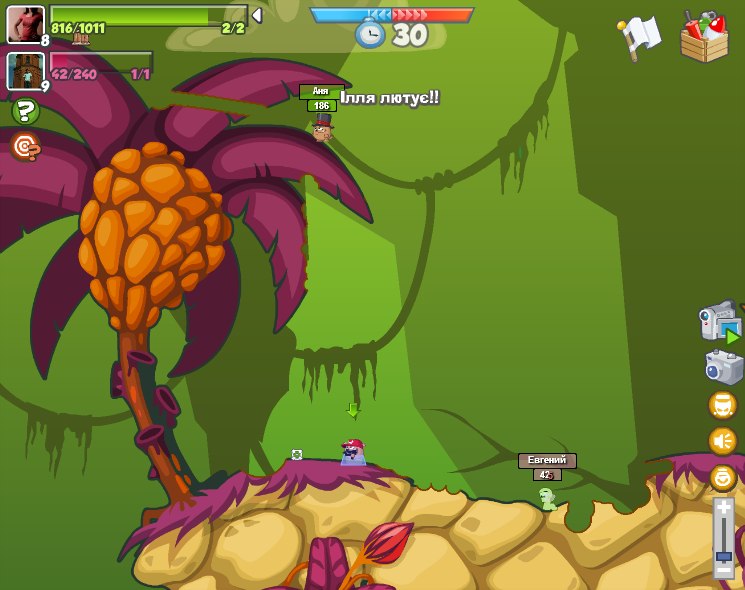The image size is (745, 590).
Task: Take a screenshot with the photo camera icon
Action: [x=722, y=366]
